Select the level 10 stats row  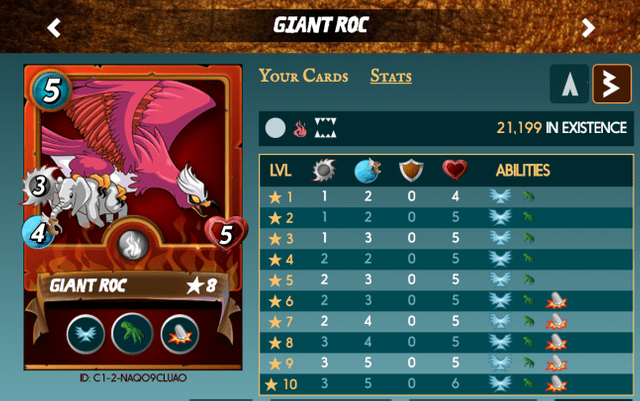tap(445, 383)
